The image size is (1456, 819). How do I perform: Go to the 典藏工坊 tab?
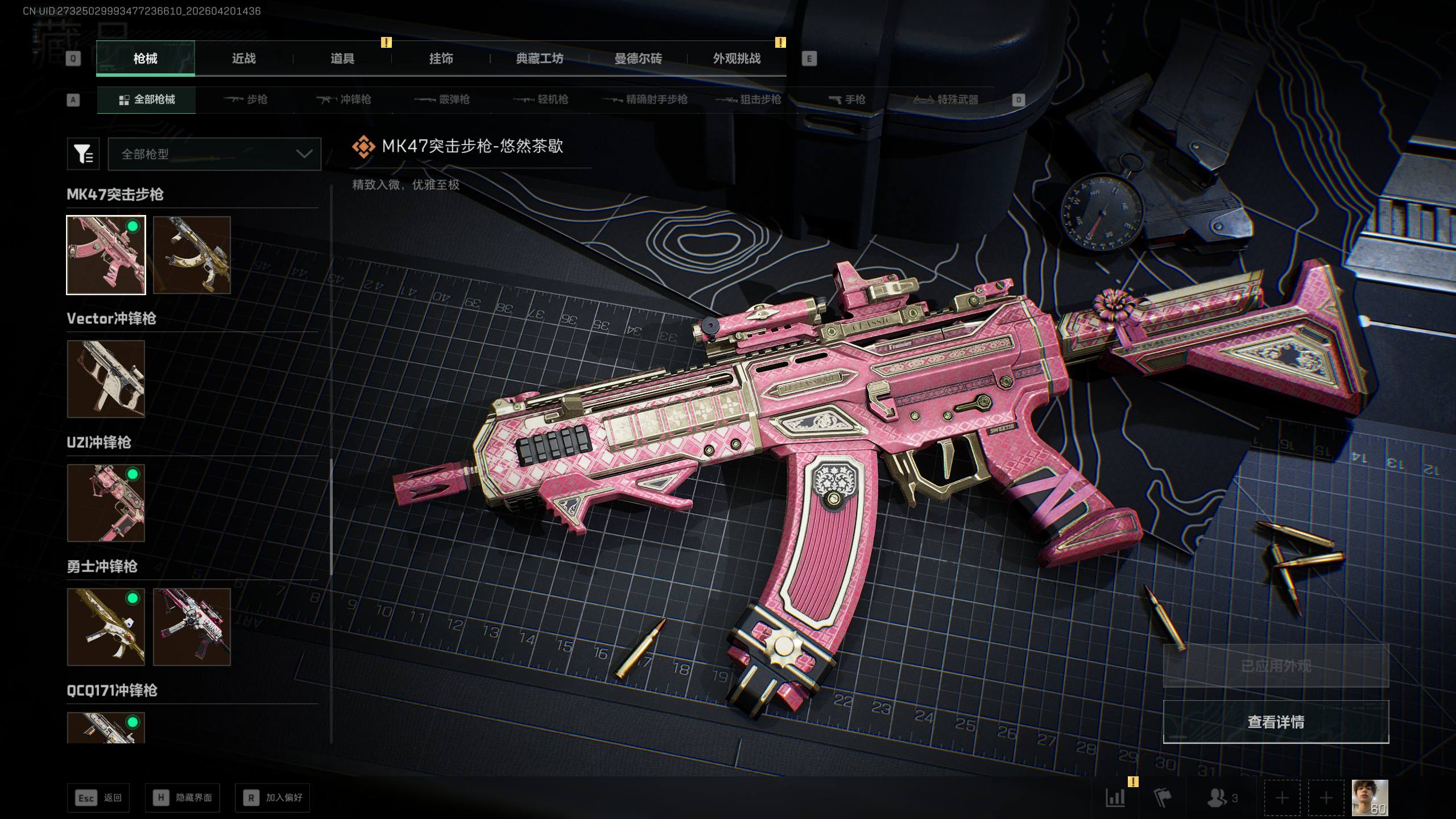pyautogui.click(x=539, y=59)
